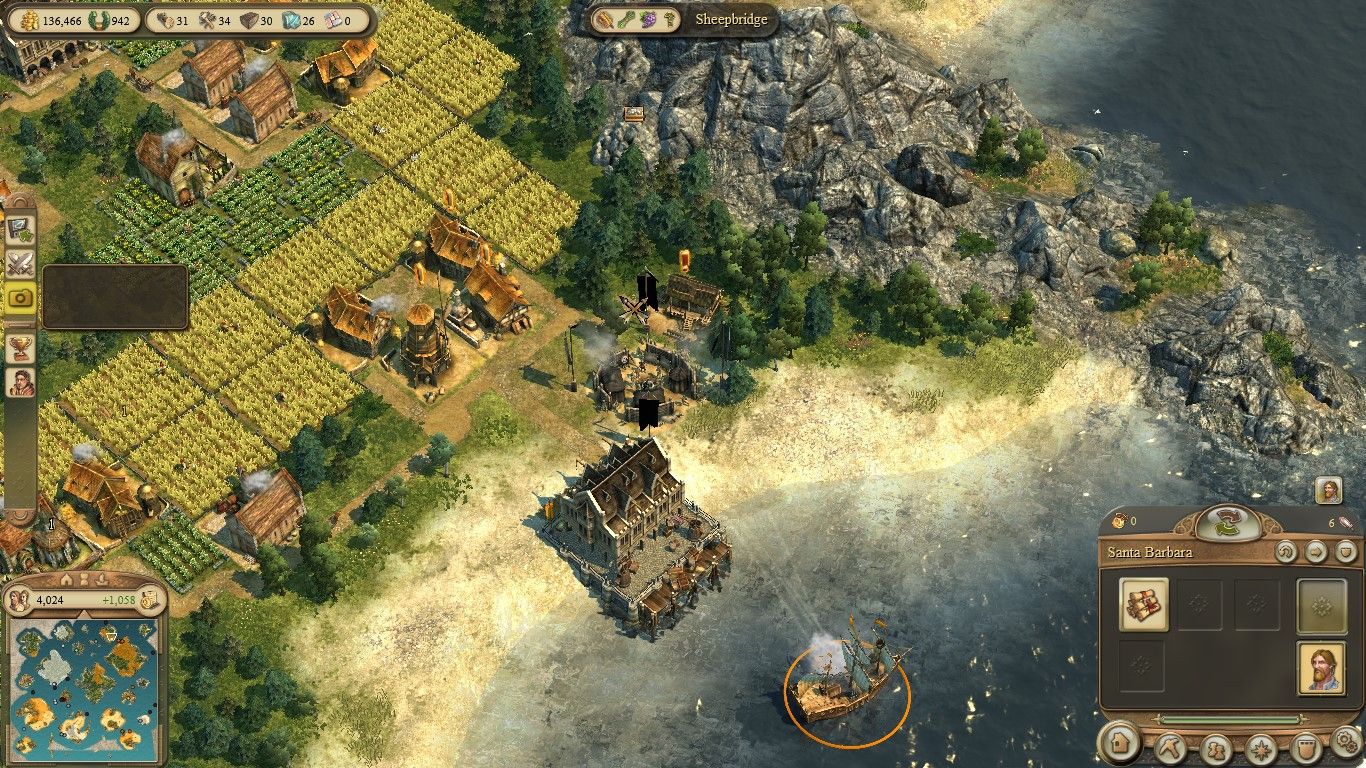
Task: Open the gears settings menu
Action: coord(1347,741)
